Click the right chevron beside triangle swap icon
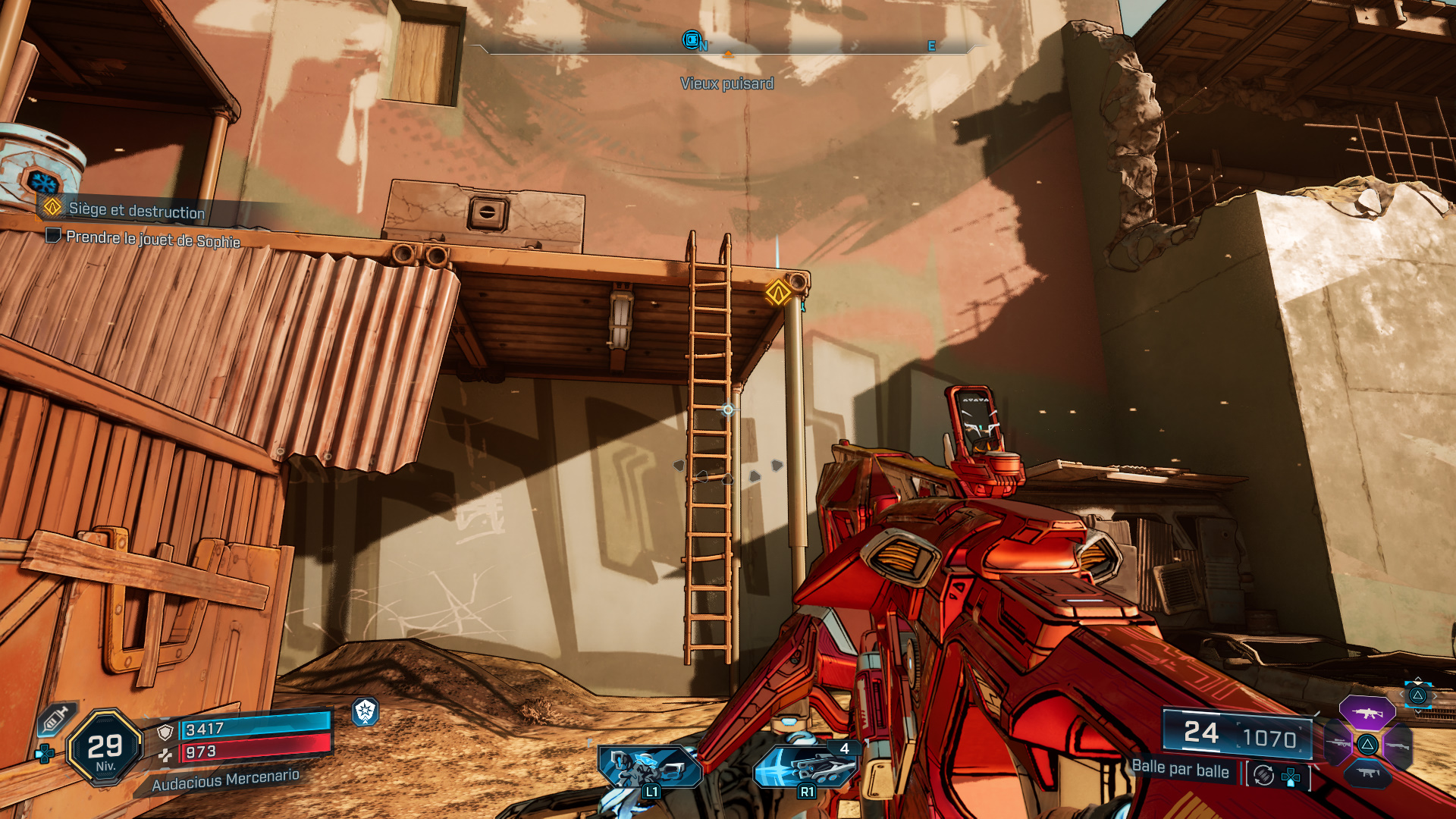The image size is (1456, 819). coord(1436,695)
